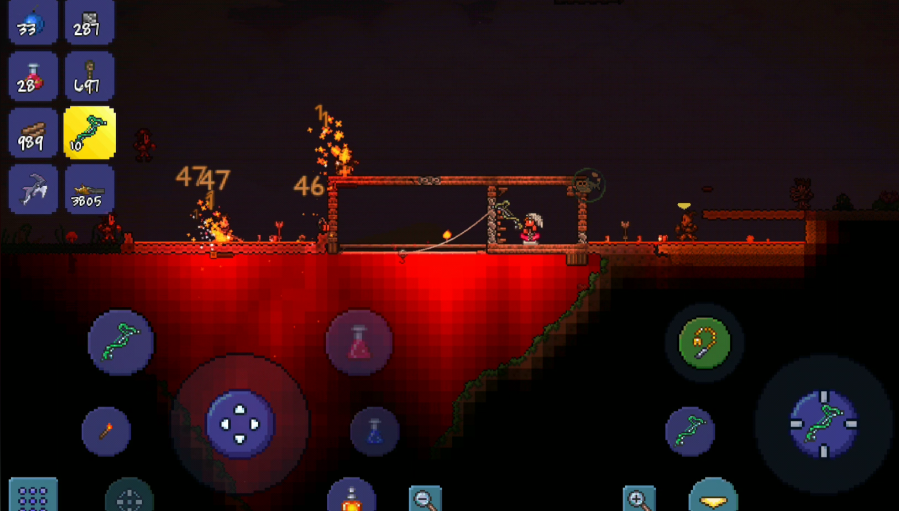The image size is (899, 511).
Task: Tap the torch quick-use button
Action: click(106, 431)
